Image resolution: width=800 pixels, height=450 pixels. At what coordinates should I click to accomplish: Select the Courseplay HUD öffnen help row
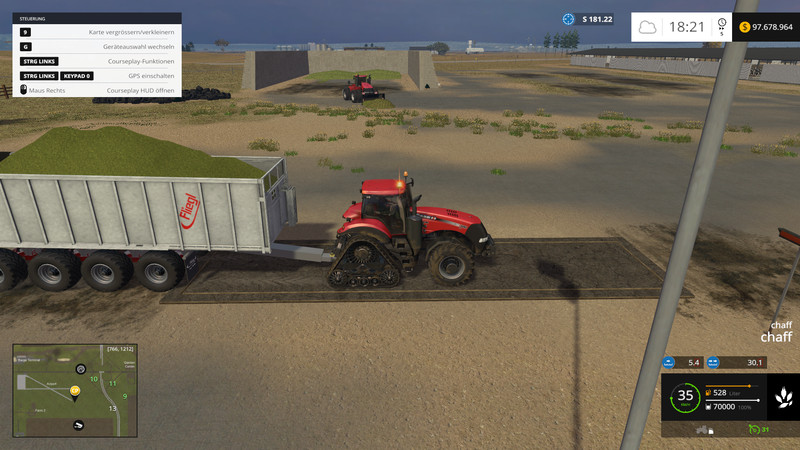[97, 90]
